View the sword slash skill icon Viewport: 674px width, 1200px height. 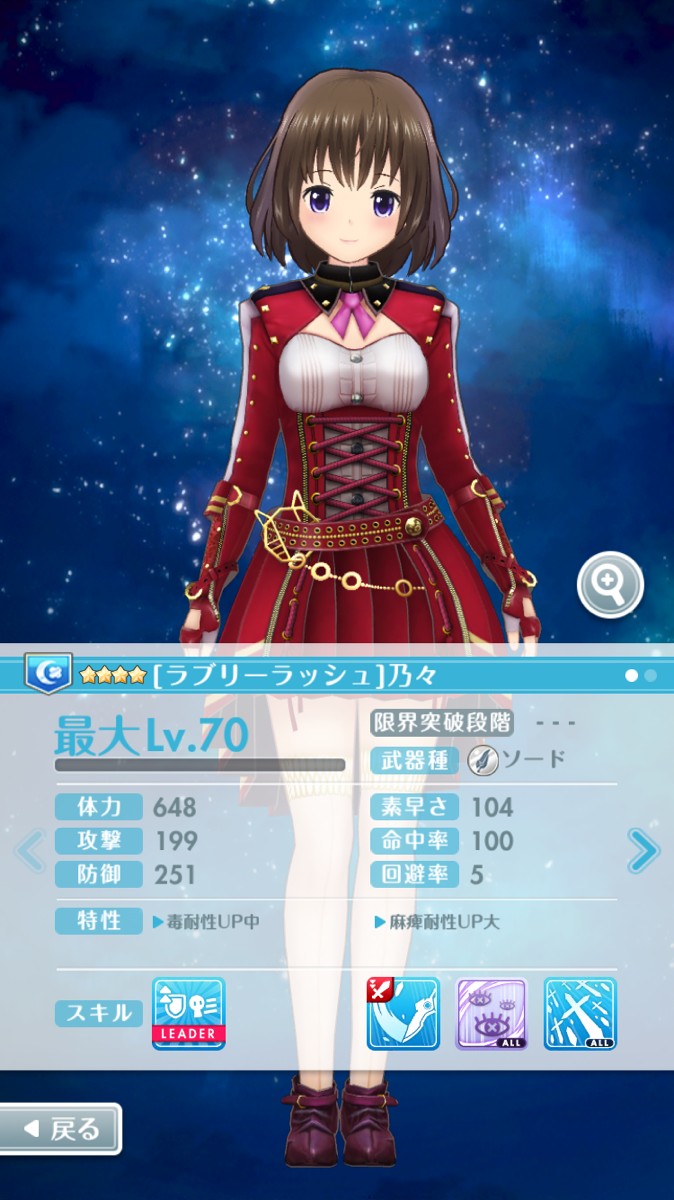[403, 1013]
